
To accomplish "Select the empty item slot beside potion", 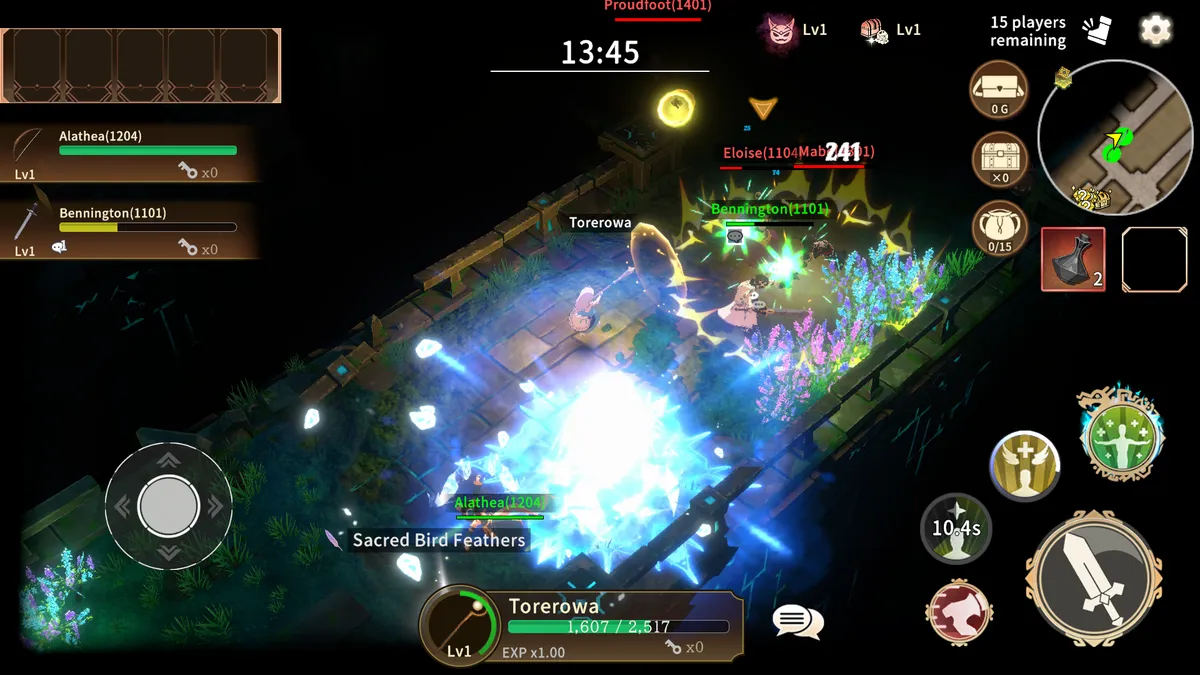I will pyautogui.click(x=1154, y=259).
